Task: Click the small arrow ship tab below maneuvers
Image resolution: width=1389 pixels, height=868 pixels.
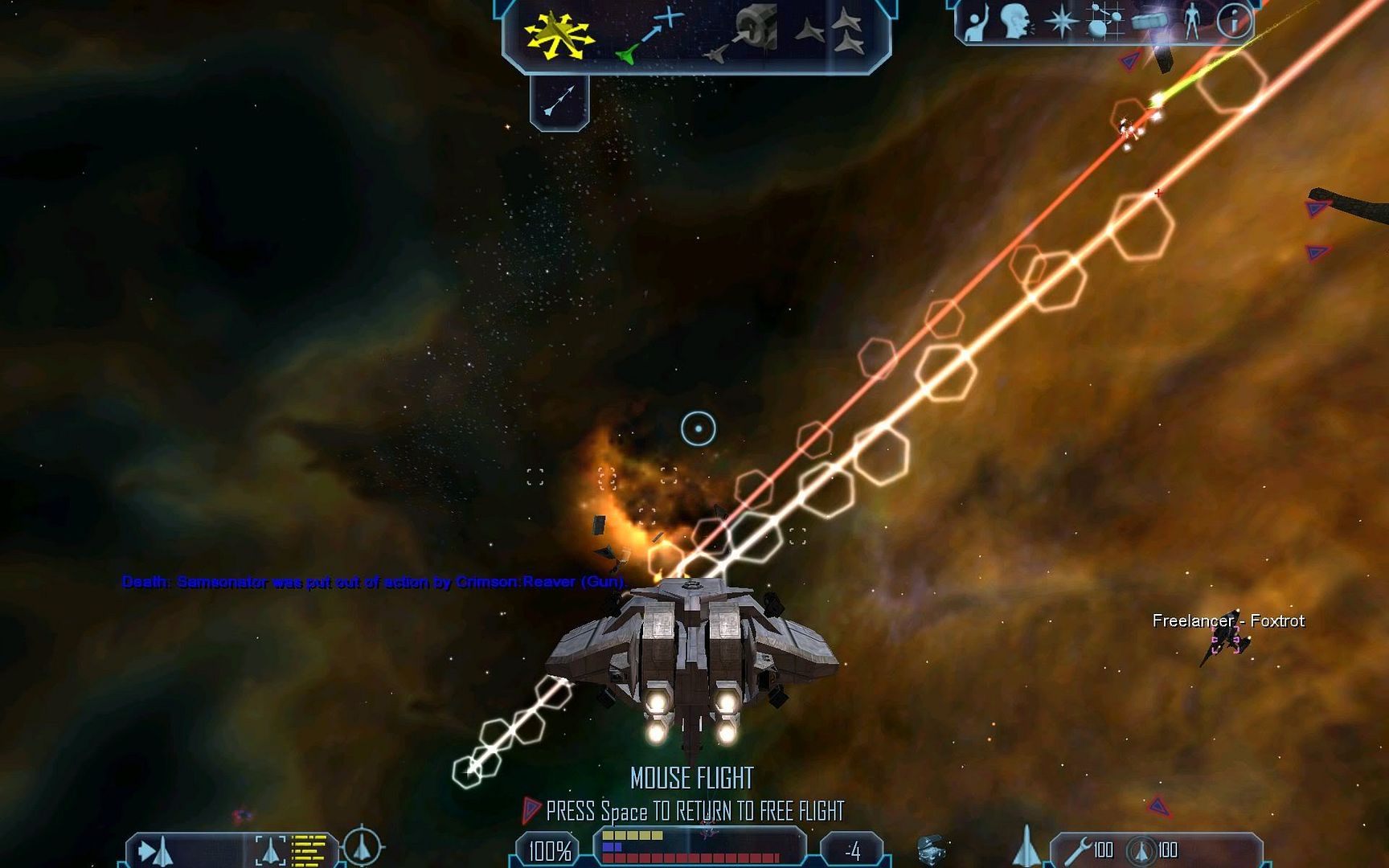Action: 559,100
